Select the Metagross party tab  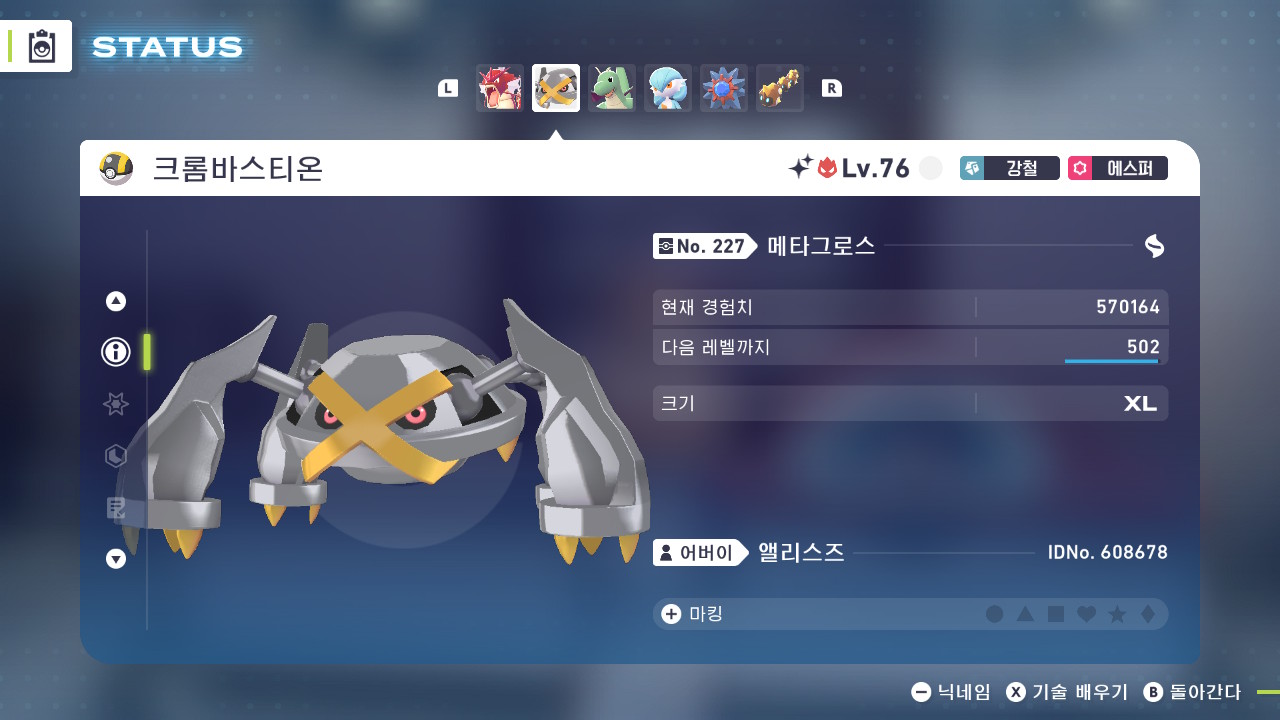click(x=556, y=88)
